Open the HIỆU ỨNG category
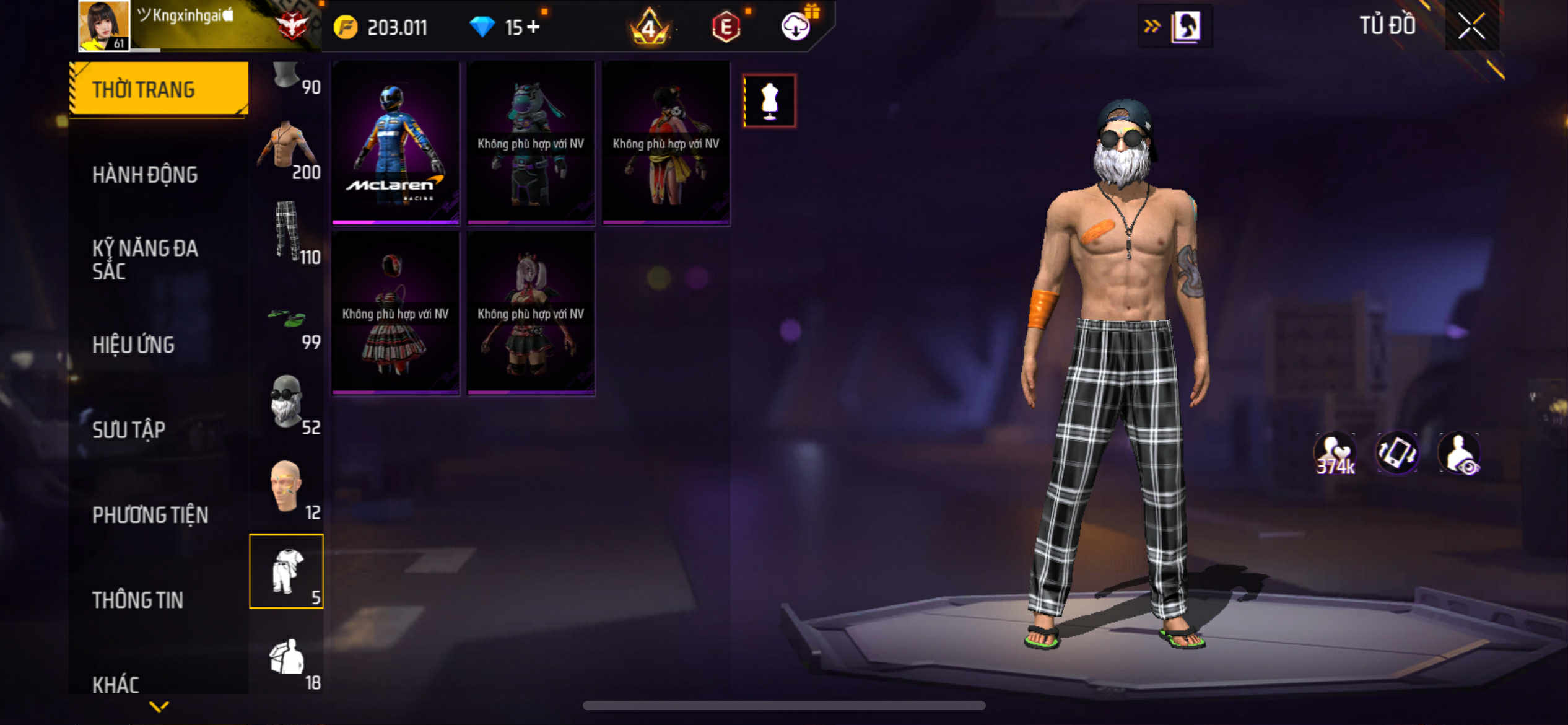This screenshot has width=1568, height=725. tap(133, 345)
